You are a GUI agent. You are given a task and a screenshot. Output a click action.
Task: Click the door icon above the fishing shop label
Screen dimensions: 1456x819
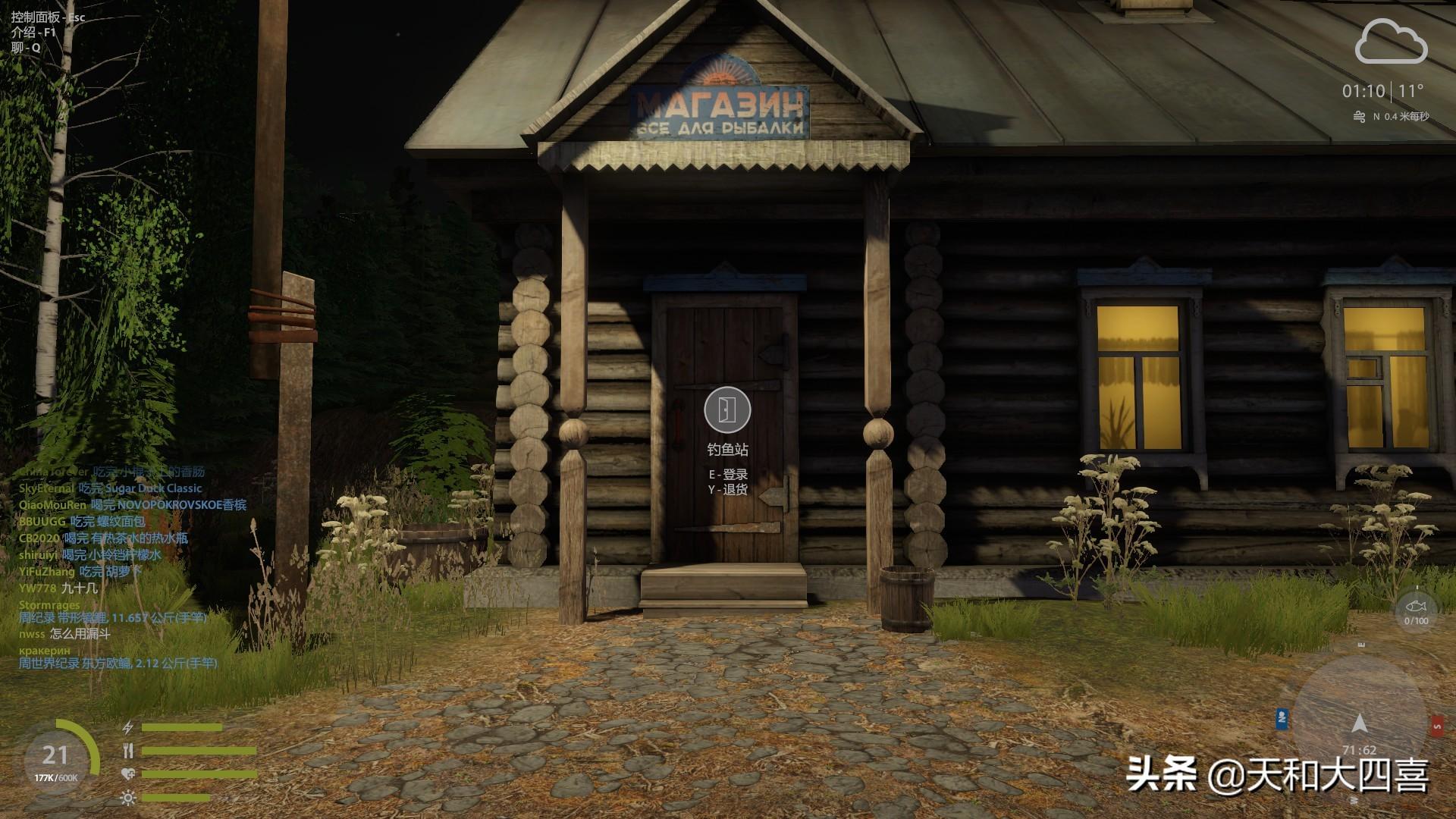pyautogui.click(x=727, y=409)
